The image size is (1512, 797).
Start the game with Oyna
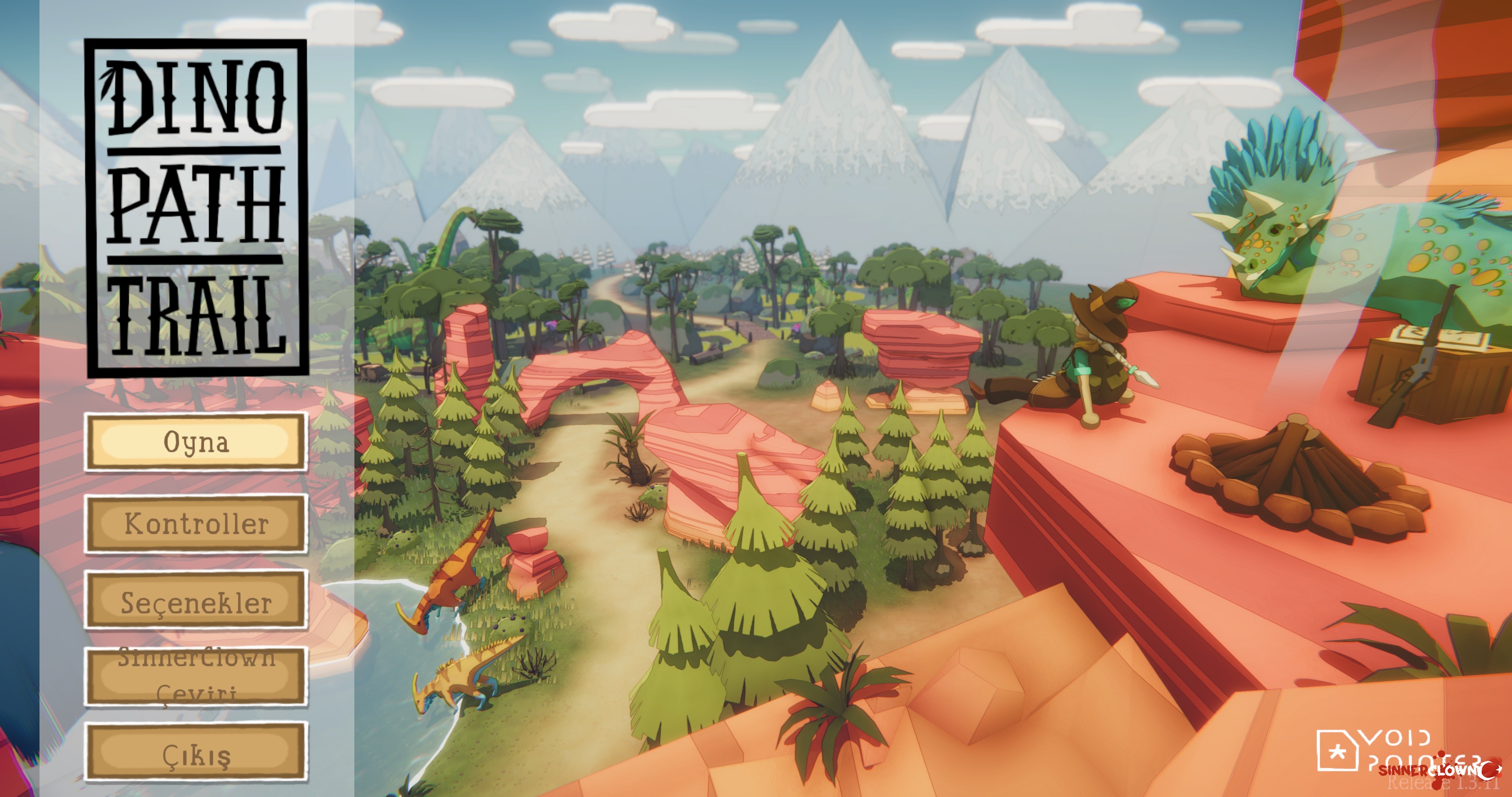point(196,442)
